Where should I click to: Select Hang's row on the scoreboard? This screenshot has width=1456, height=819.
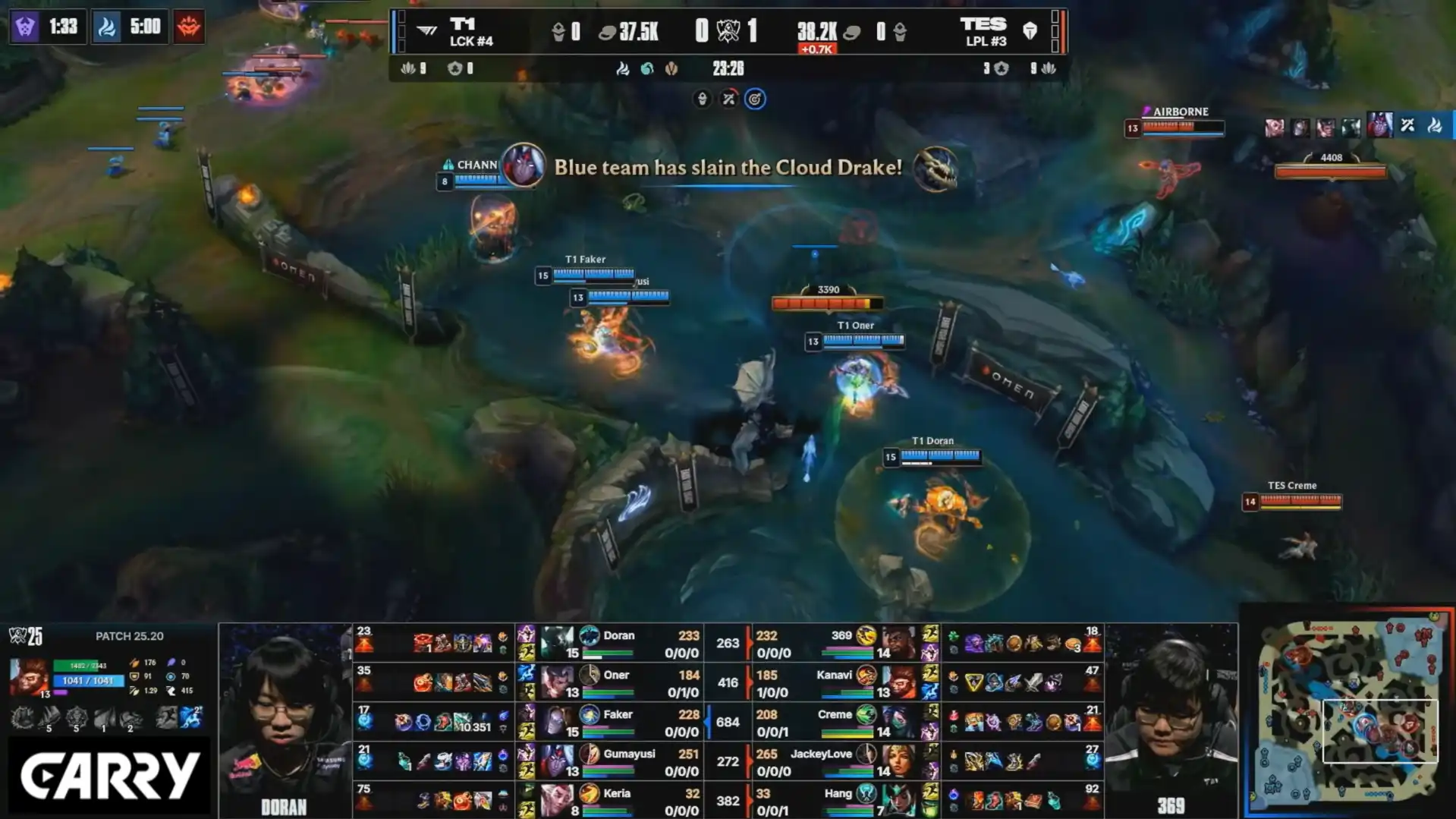coord(842,800)
